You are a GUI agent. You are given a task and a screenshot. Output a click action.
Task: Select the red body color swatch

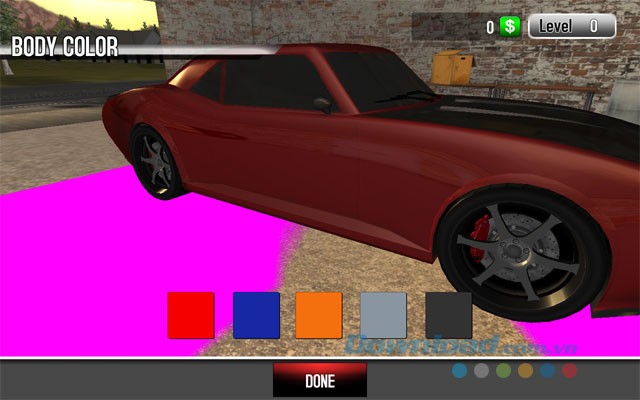pos(191,315)
